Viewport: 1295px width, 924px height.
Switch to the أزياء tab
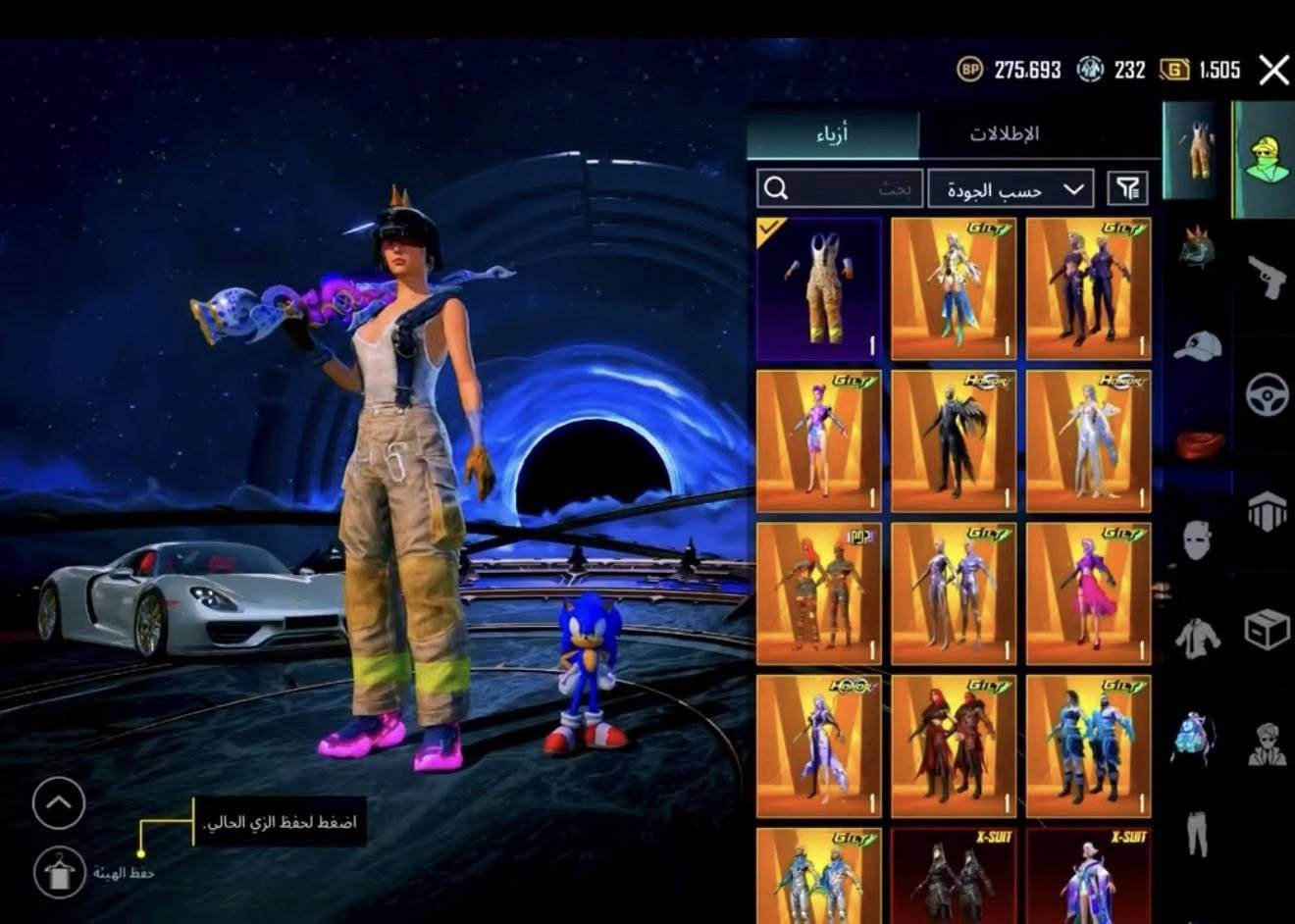pyautogui.click(x=833, y=131)
